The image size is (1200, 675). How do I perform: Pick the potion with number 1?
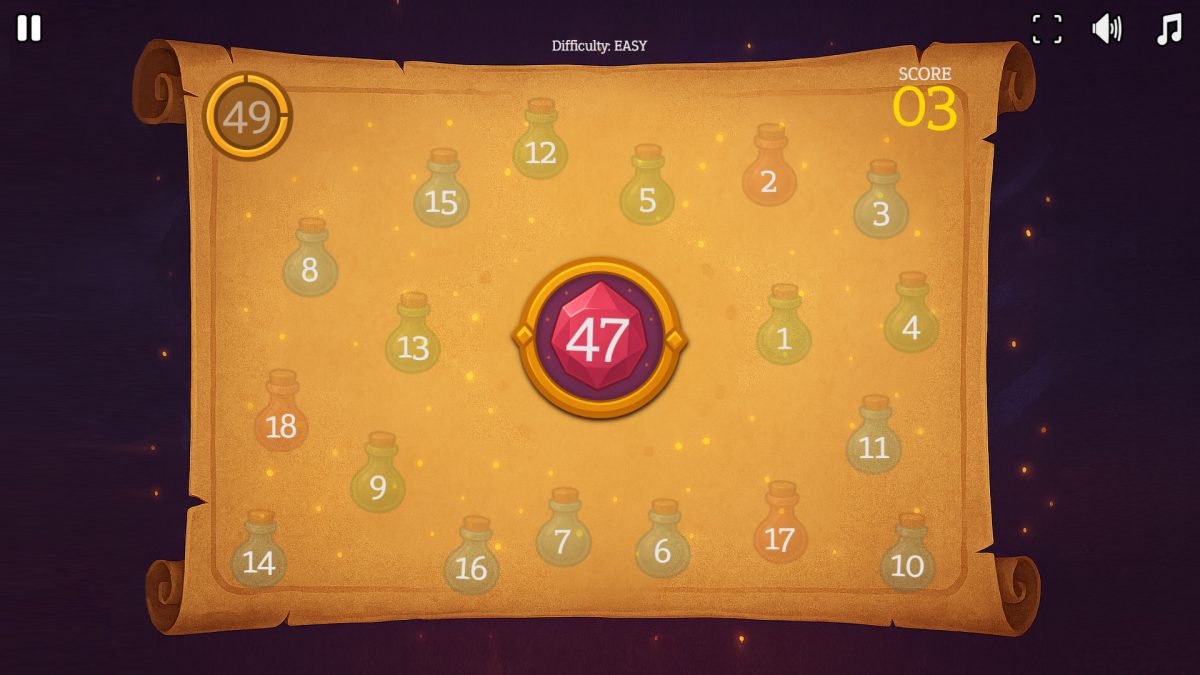[784, 331]
